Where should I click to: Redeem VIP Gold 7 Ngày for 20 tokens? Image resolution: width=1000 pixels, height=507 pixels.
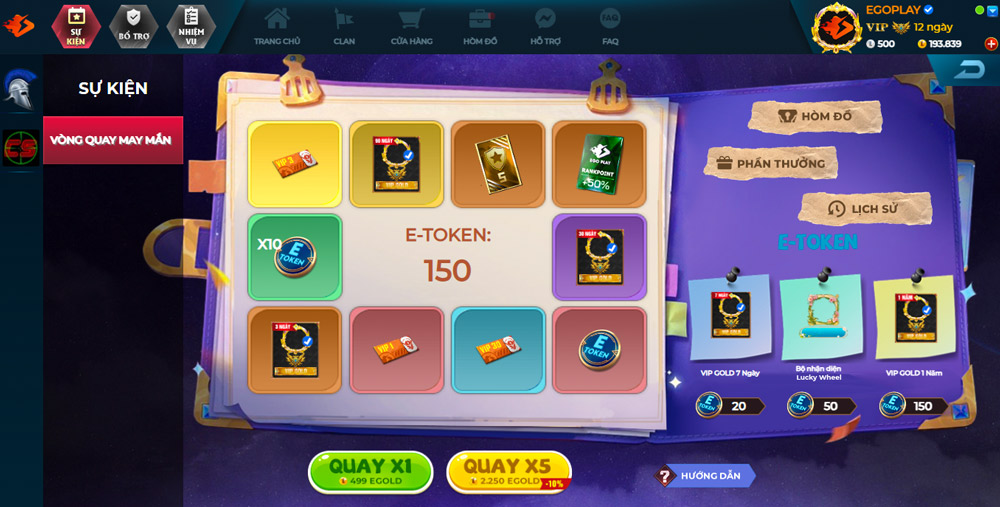(x=730, y=405)
